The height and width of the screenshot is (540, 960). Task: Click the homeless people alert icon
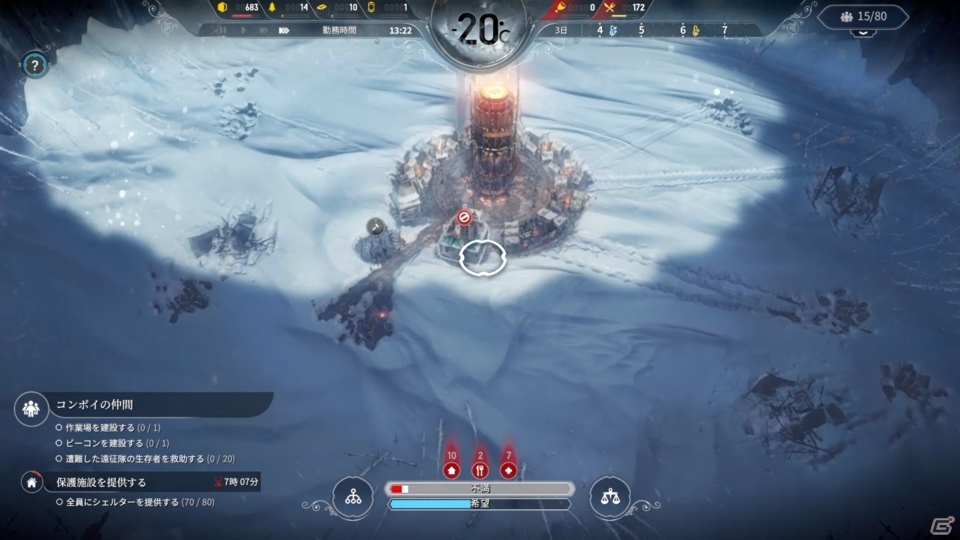451,469
